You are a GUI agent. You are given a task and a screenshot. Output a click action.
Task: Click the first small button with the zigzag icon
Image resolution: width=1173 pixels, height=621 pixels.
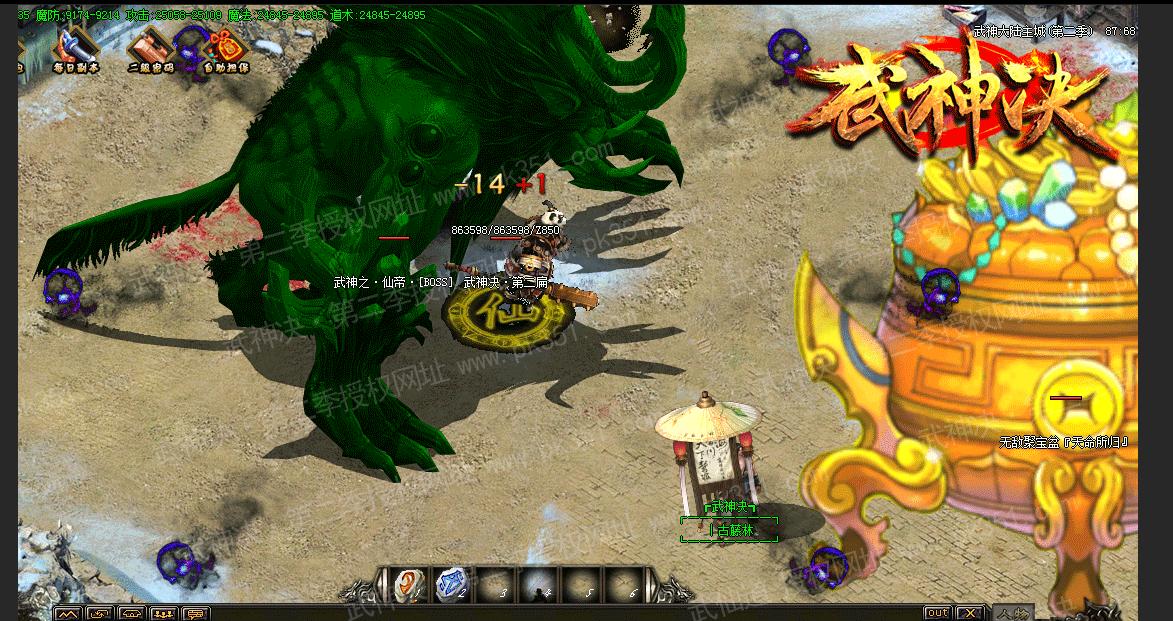pyautogui.click(x=67, y=614)
